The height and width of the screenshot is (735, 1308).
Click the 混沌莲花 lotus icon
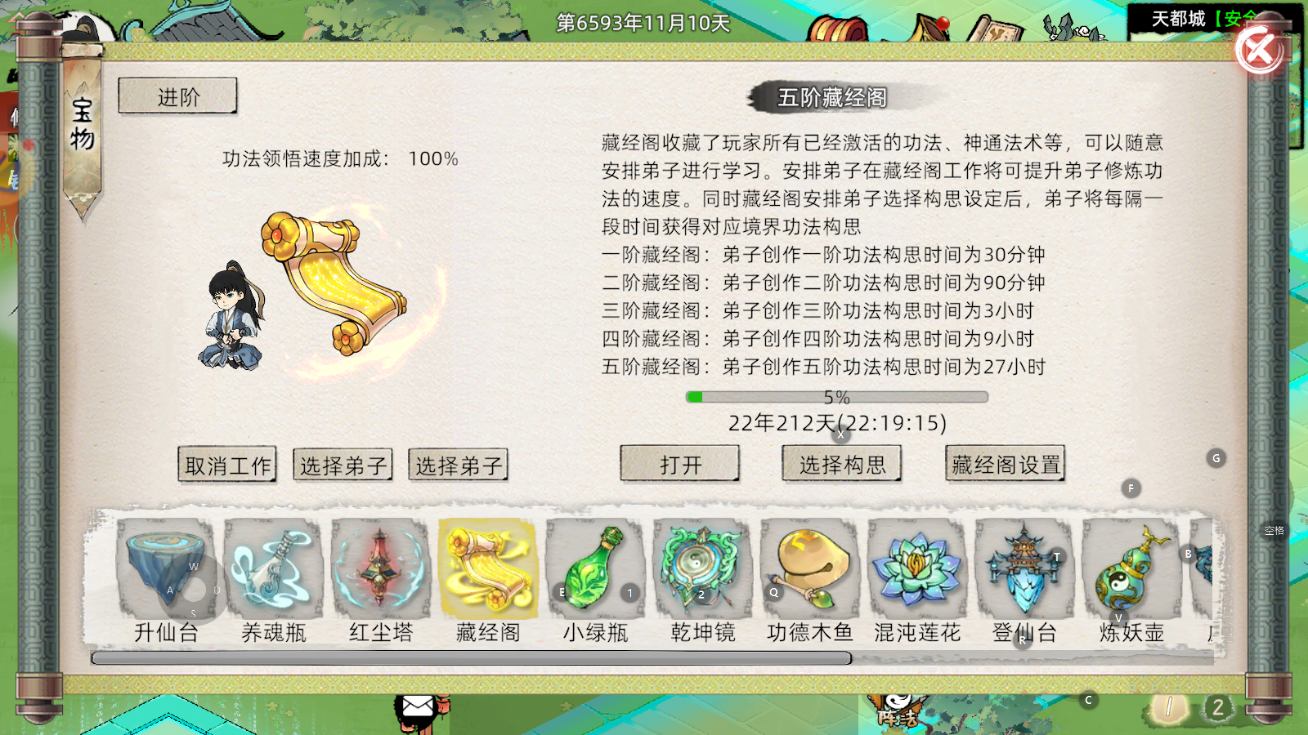pos(917,570)
